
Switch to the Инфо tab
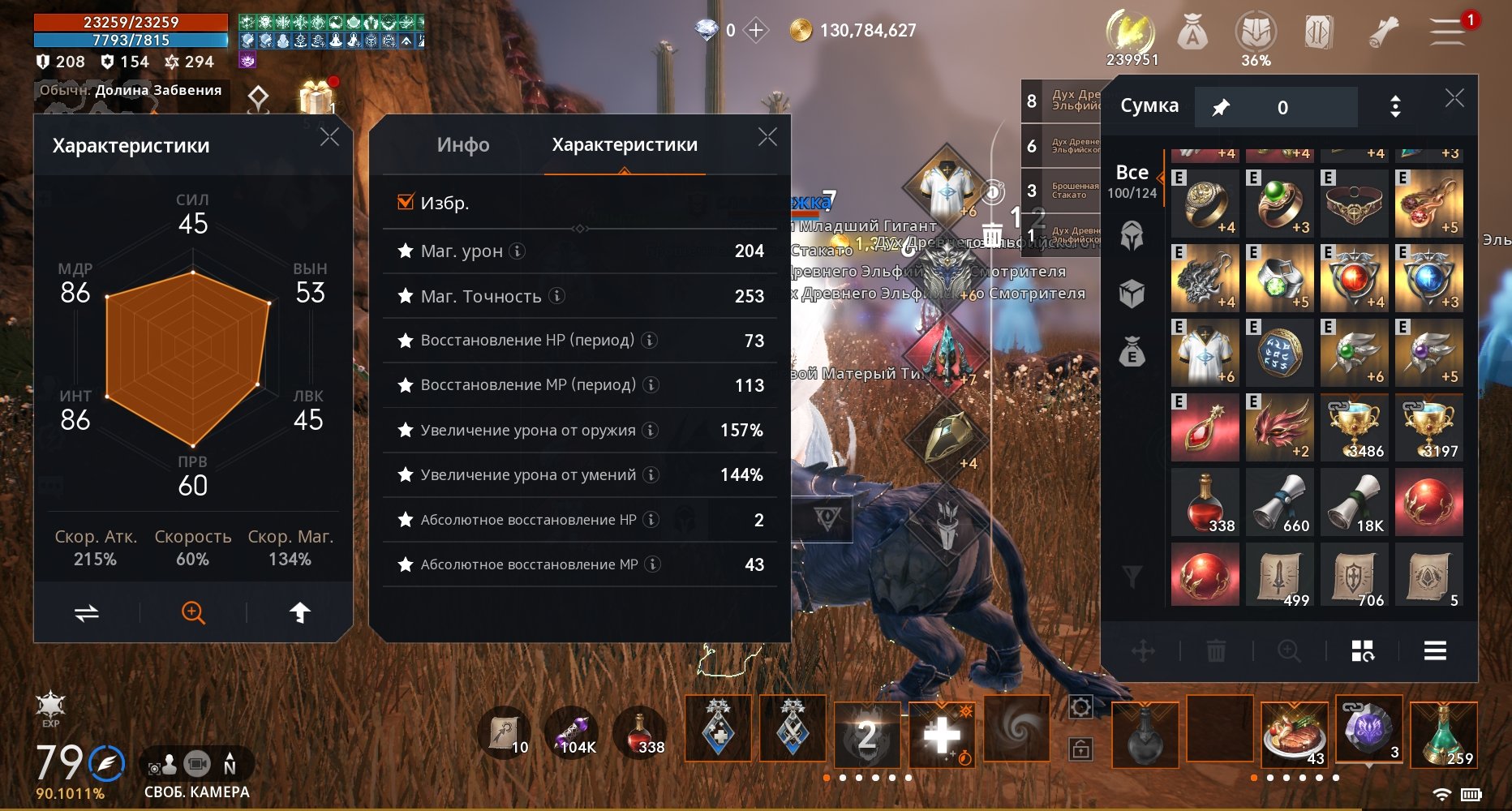[463, 145]
